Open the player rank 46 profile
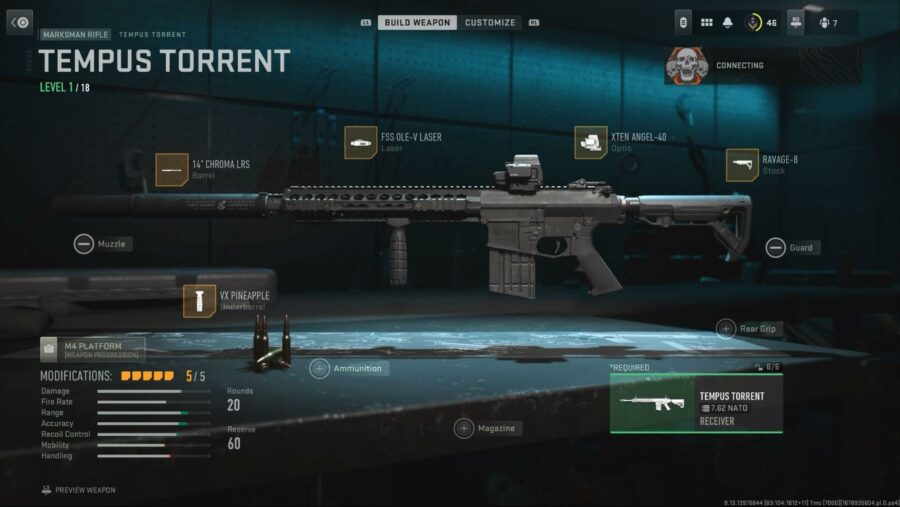This screenshot has width=900, height=507. tap(760, 22)
